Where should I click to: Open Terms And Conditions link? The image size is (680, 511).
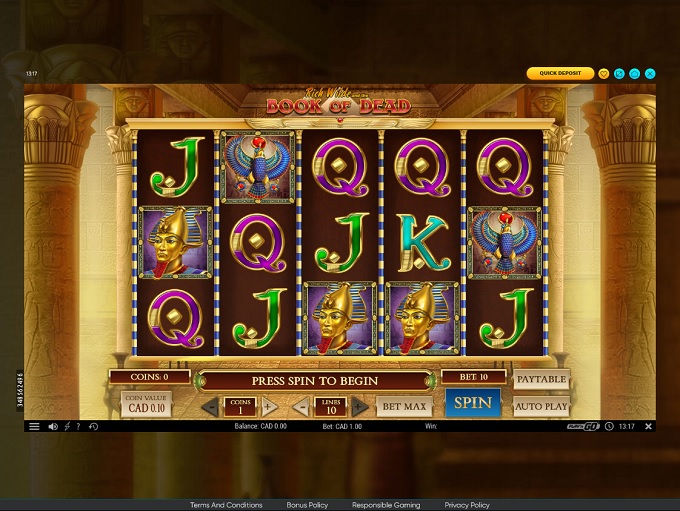(226, 505)
